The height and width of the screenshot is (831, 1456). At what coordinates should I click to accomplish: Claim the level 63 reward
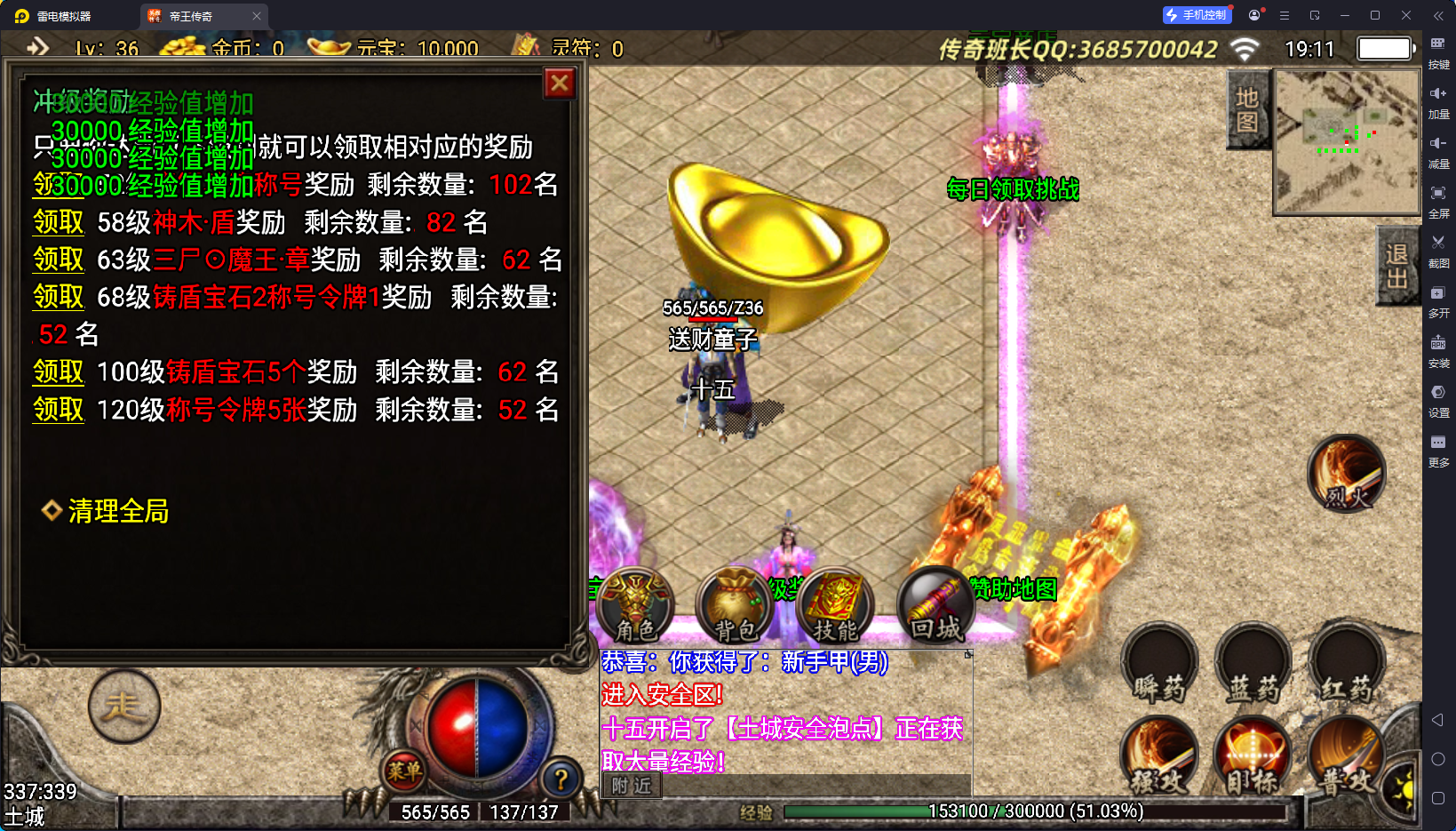click(59, 260)
